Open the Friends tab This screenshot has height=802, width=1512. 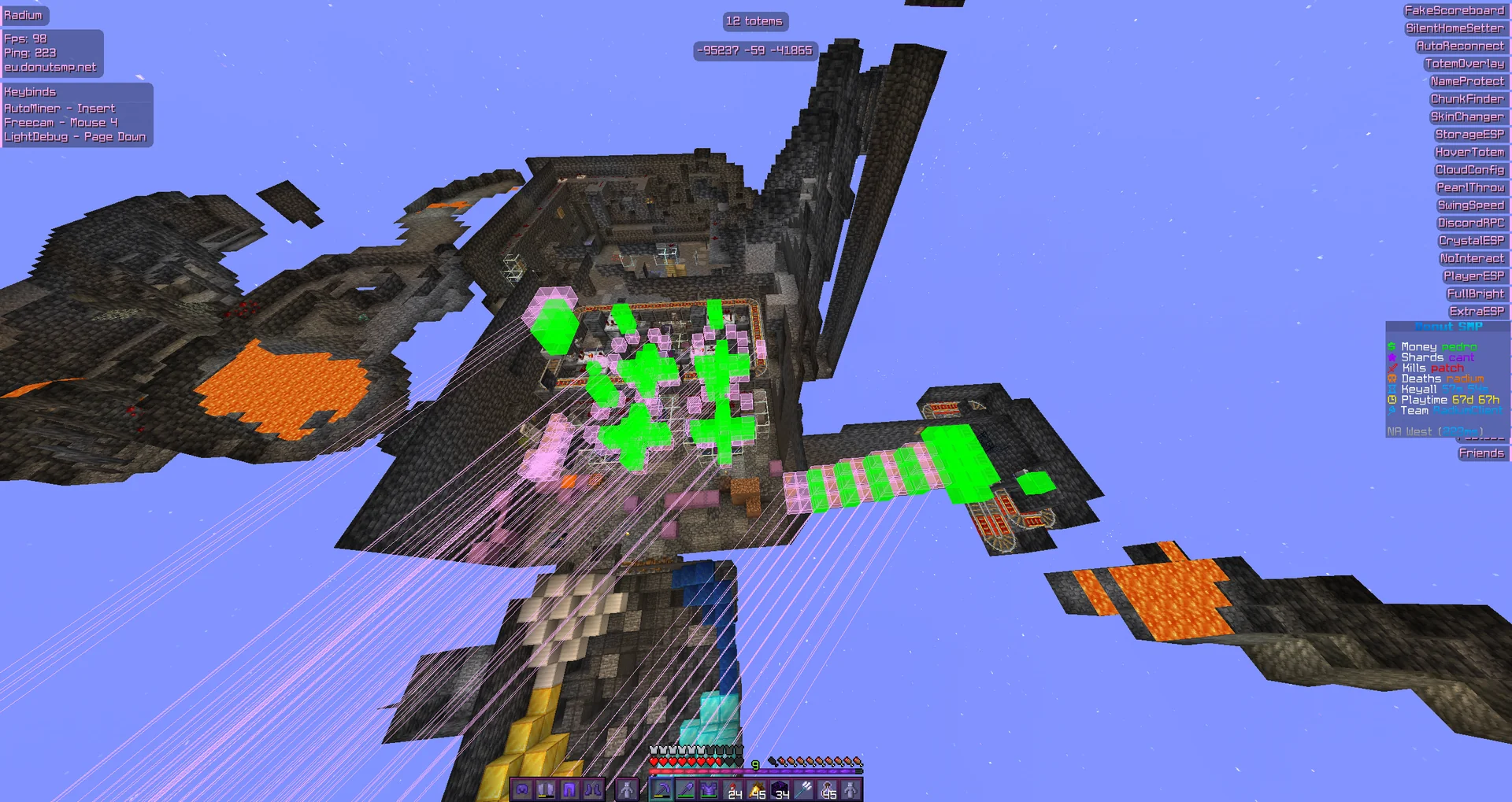point(1482,453)
